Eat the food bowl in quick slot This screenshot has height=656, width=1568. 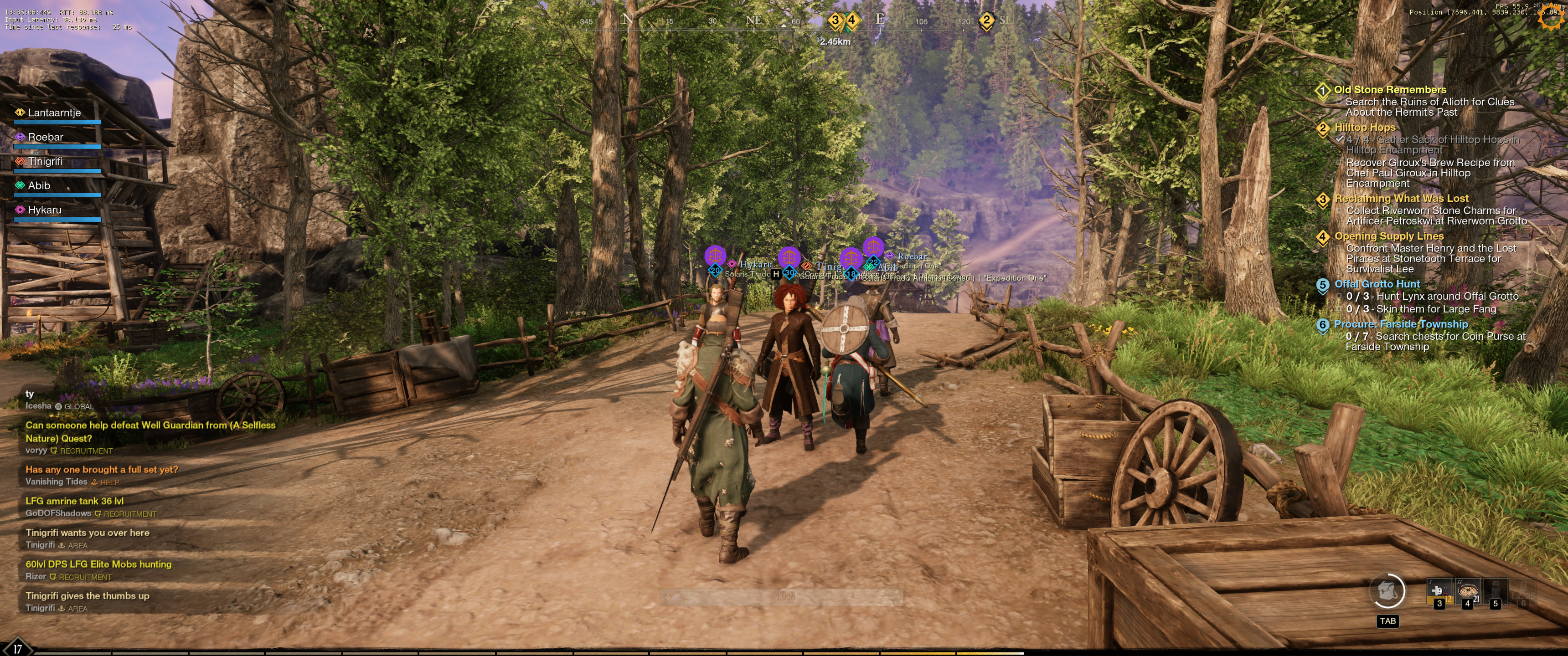point(1467,591)
